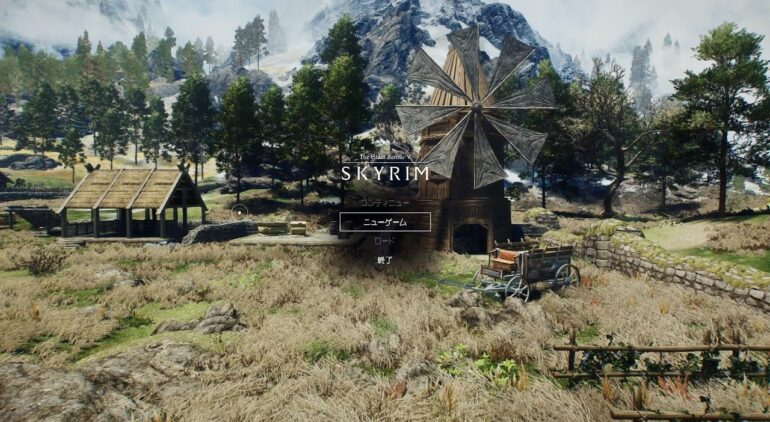770x422 pixels.
Task: Select 終了 to quit the game
Action: 385,260
